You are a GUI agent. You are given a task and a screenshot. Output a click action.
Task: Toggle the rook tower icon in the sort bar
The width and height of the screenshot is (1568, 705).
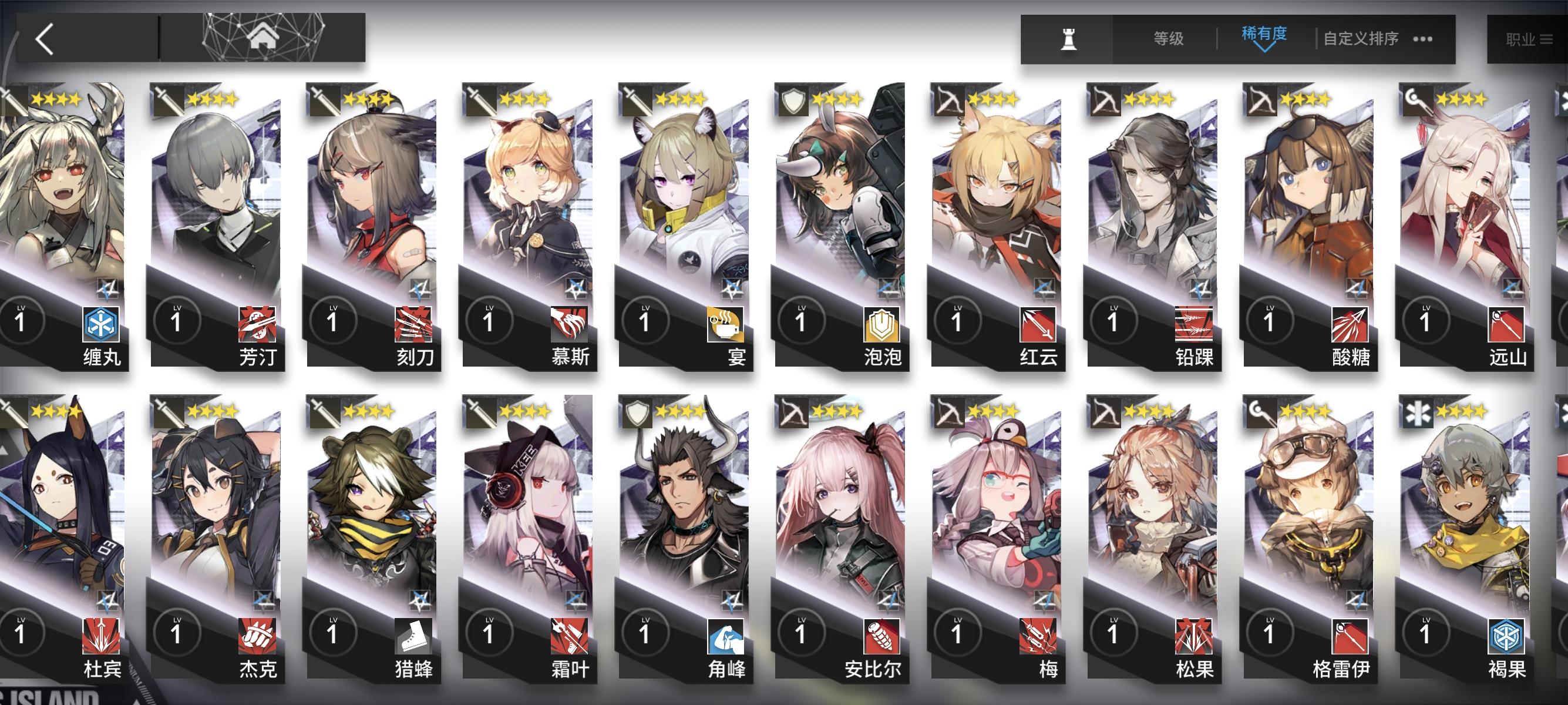(x=1070, y=38)
